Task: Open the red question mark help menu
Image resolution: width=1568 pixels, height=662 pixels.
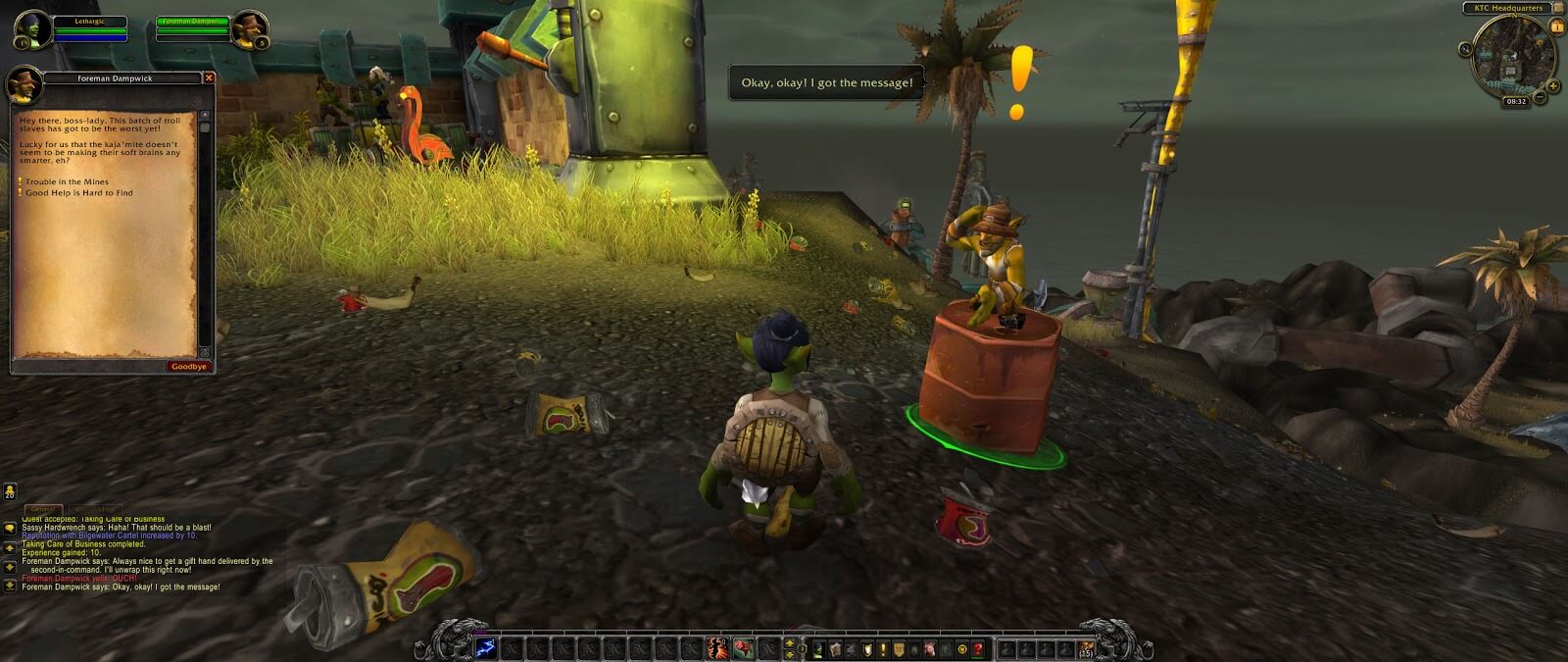Action: (x=977, y=649)
